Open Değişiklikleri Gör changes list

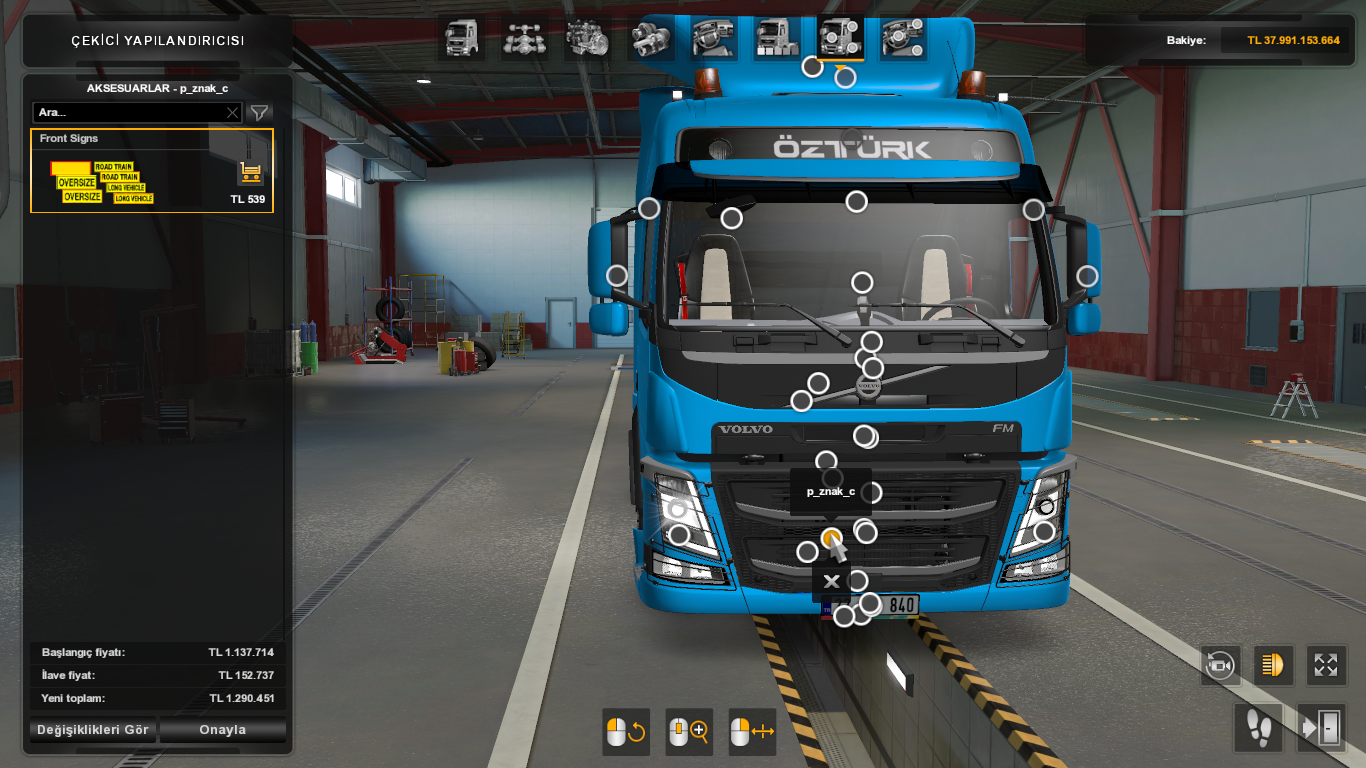tap(93, 730)
